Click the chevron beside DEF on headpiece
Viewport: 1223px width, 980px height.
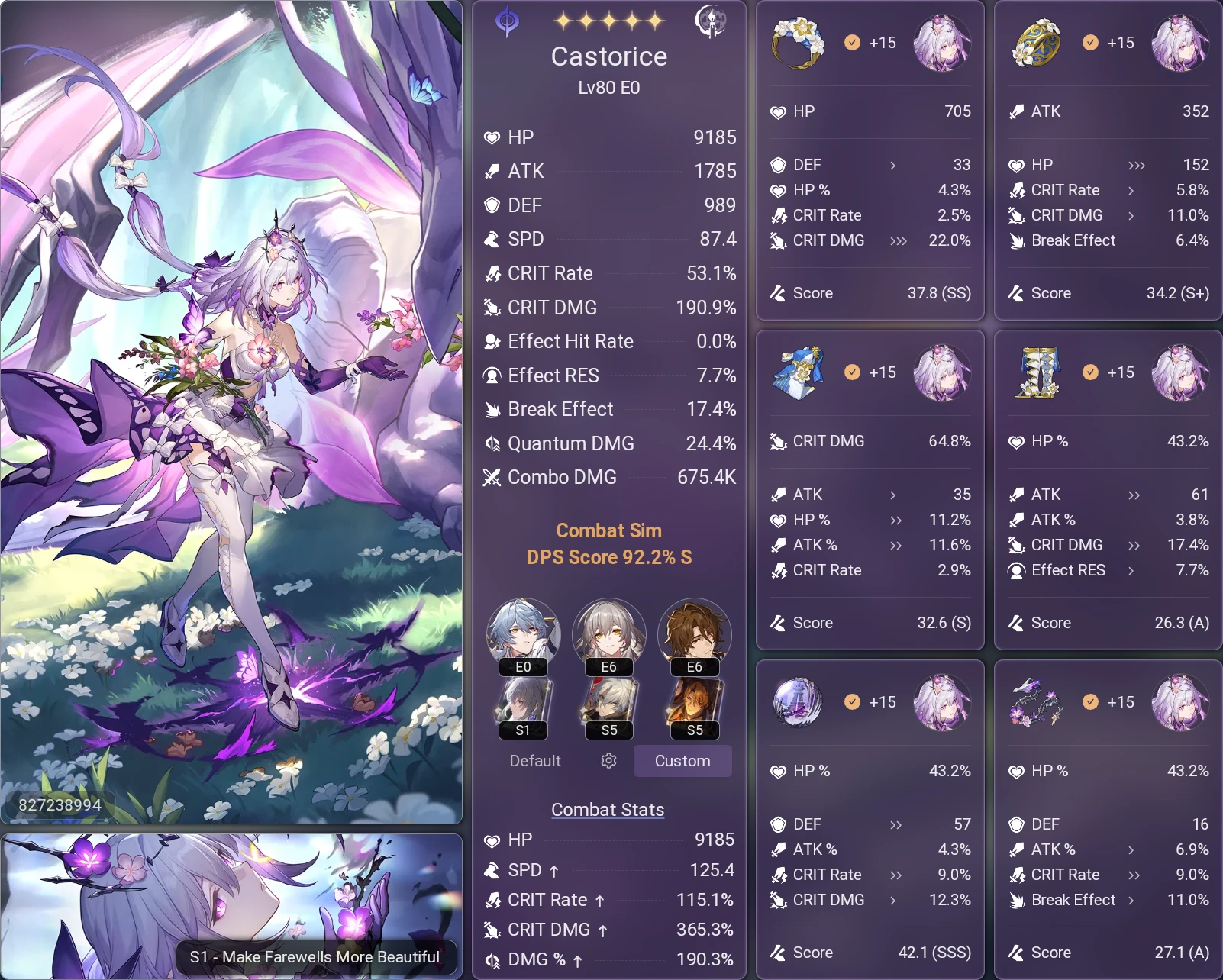[x=893, y=165]
